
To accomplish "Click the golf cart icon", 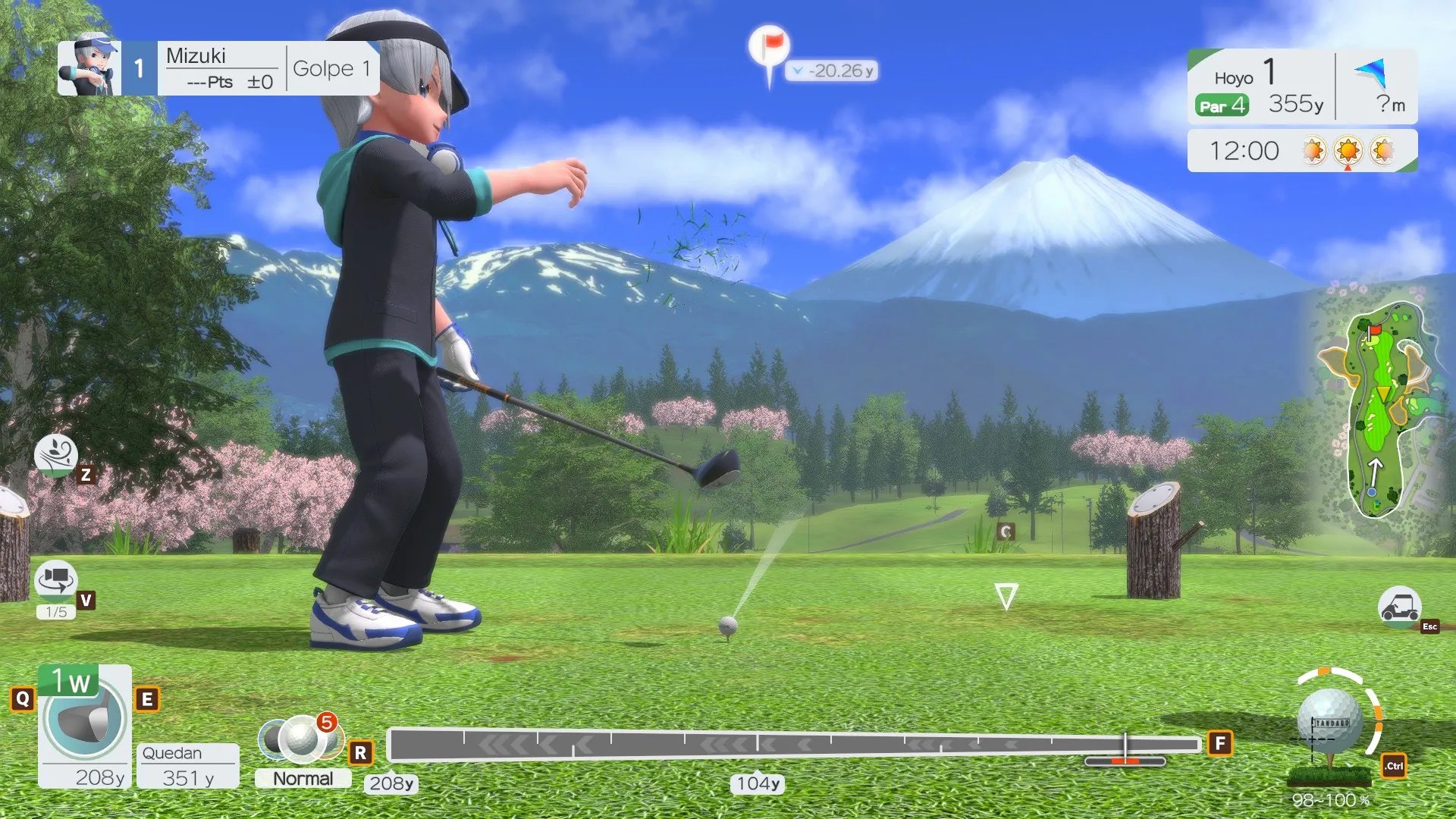I will 1399,607.
